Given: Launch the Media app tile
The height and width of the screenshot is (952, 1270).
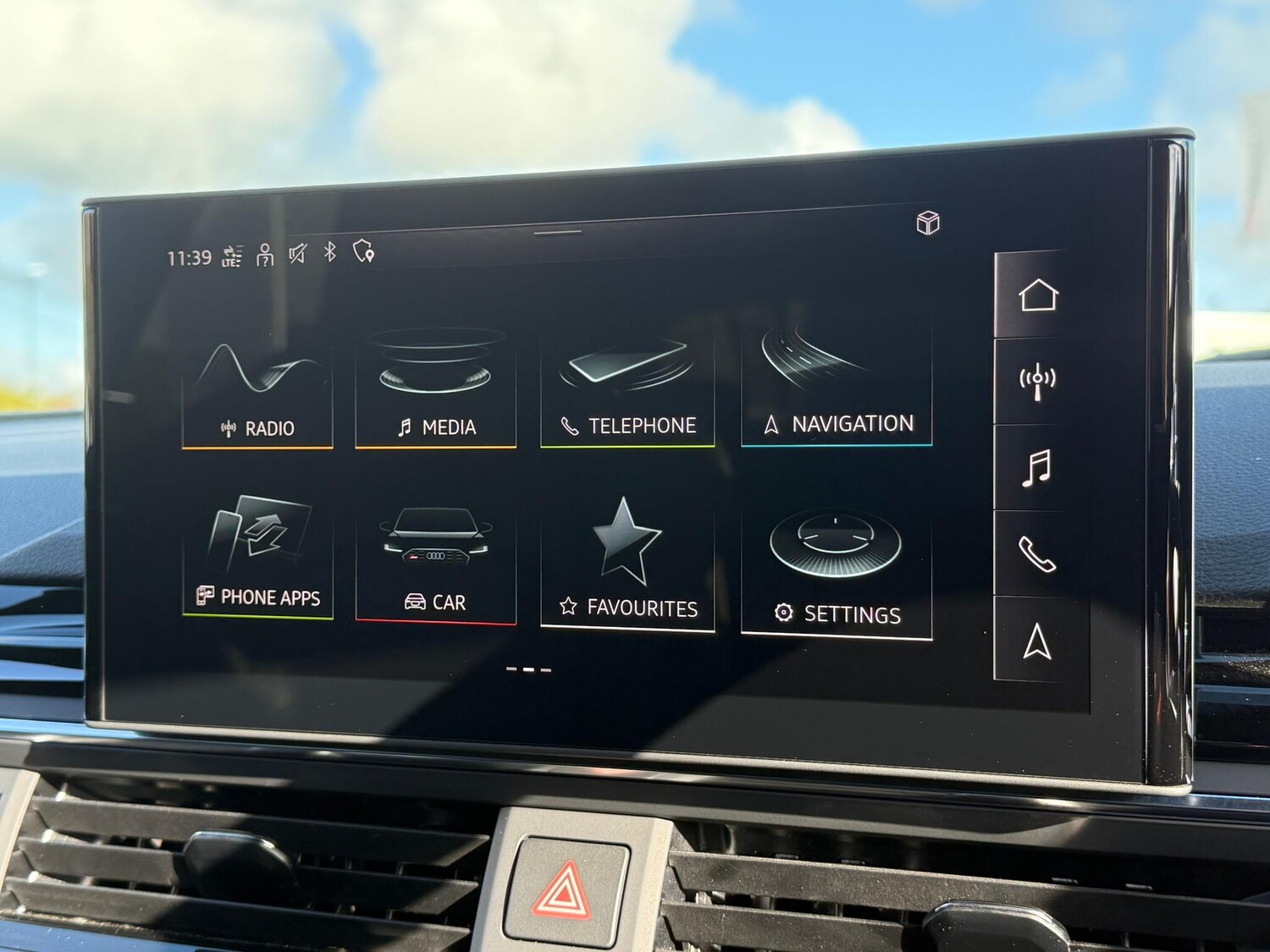Looking at the screenshot, I should 439,385.
